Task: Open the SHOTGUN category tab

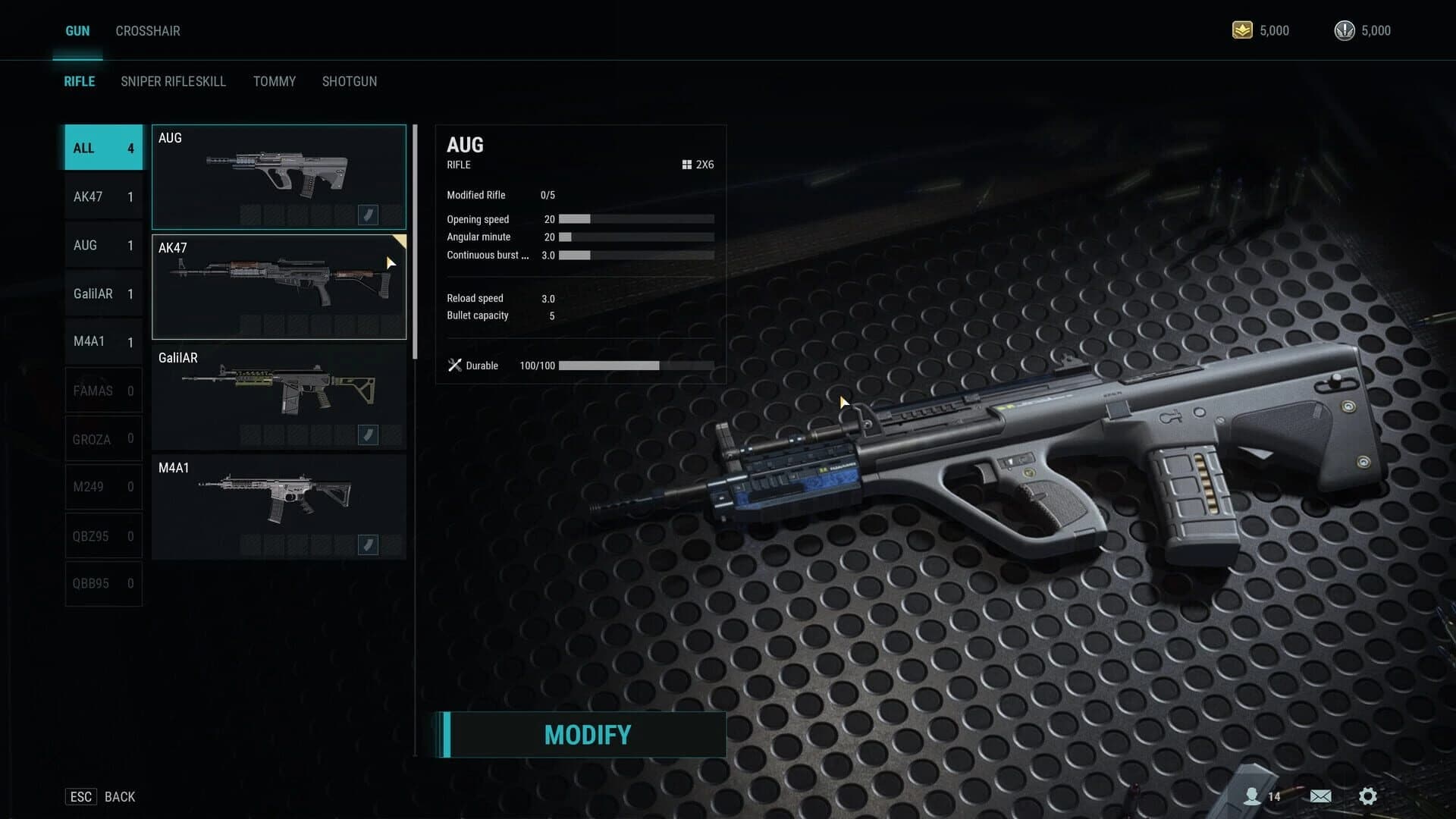Action: click(x=350, y=81)
